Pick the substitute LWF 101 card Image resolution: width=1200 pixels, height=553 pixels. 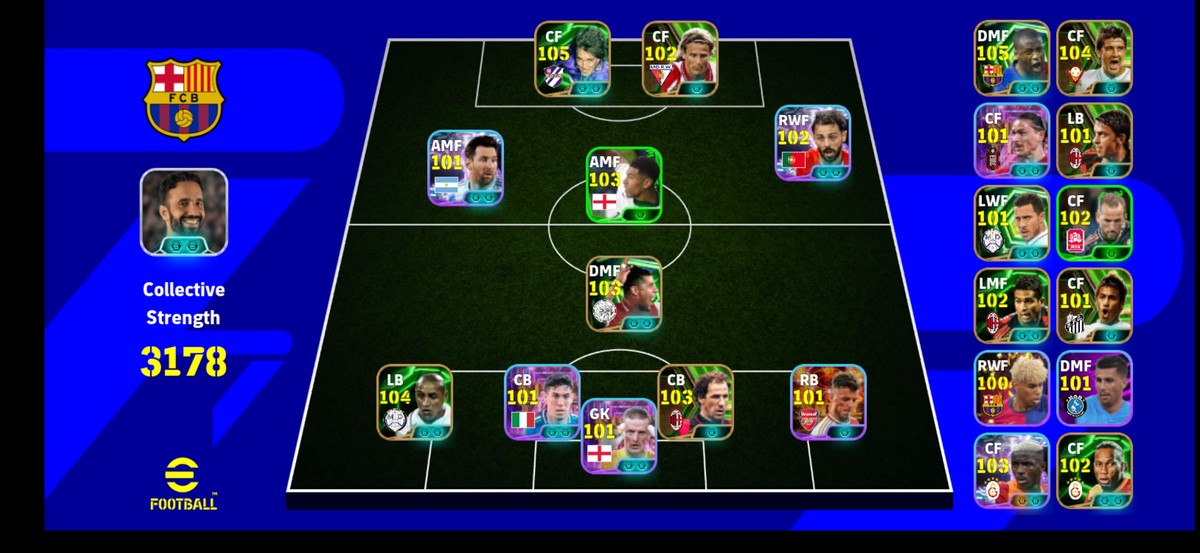(x=1011, y=223)
